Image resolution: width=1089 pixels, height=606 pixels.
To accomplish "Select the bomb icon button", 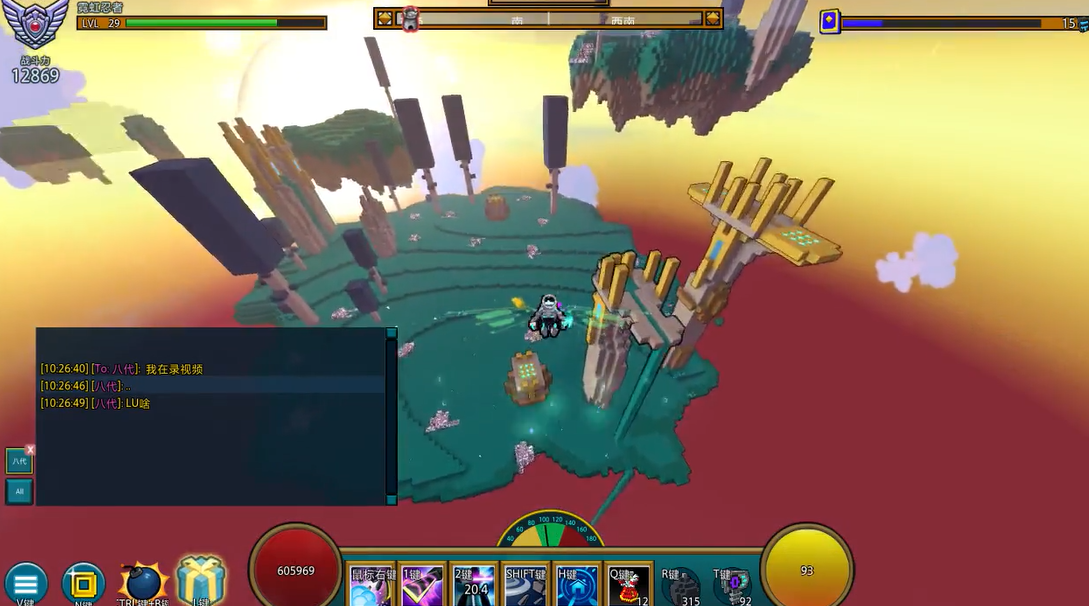I will pos(143,582).
